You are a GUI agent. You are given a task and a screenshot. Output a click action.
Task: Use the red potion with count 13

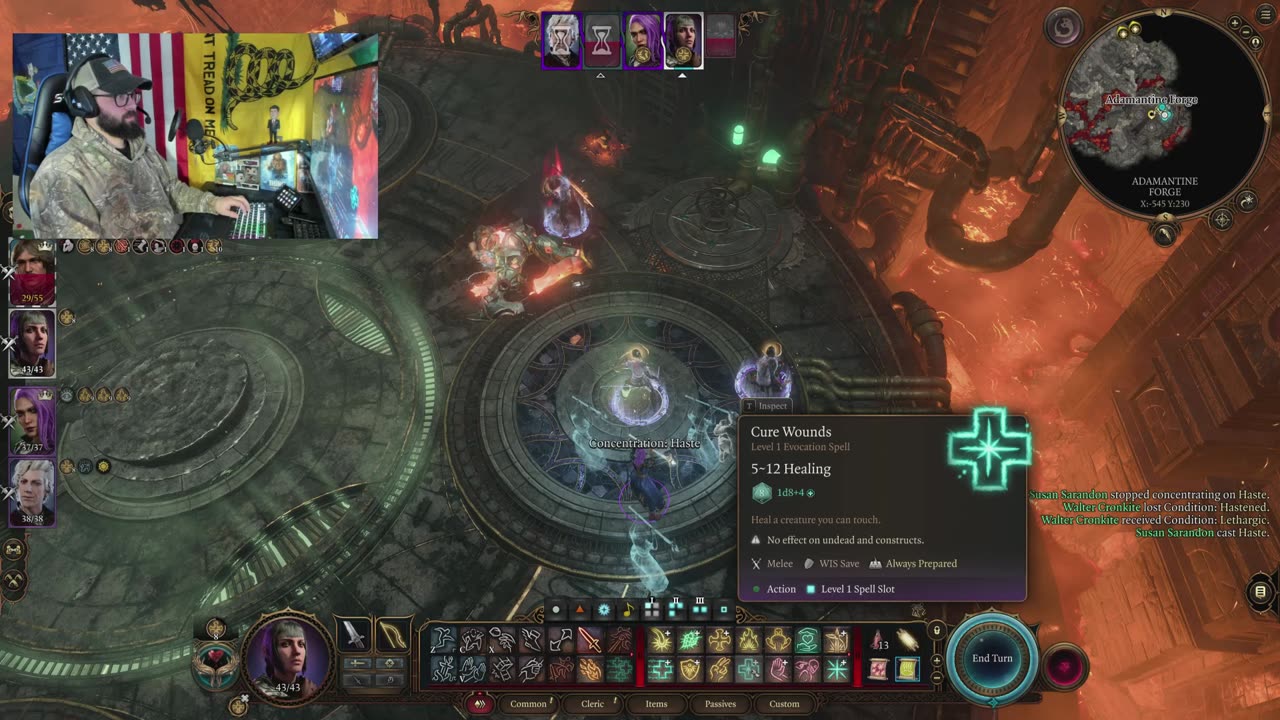coord(878,640)
